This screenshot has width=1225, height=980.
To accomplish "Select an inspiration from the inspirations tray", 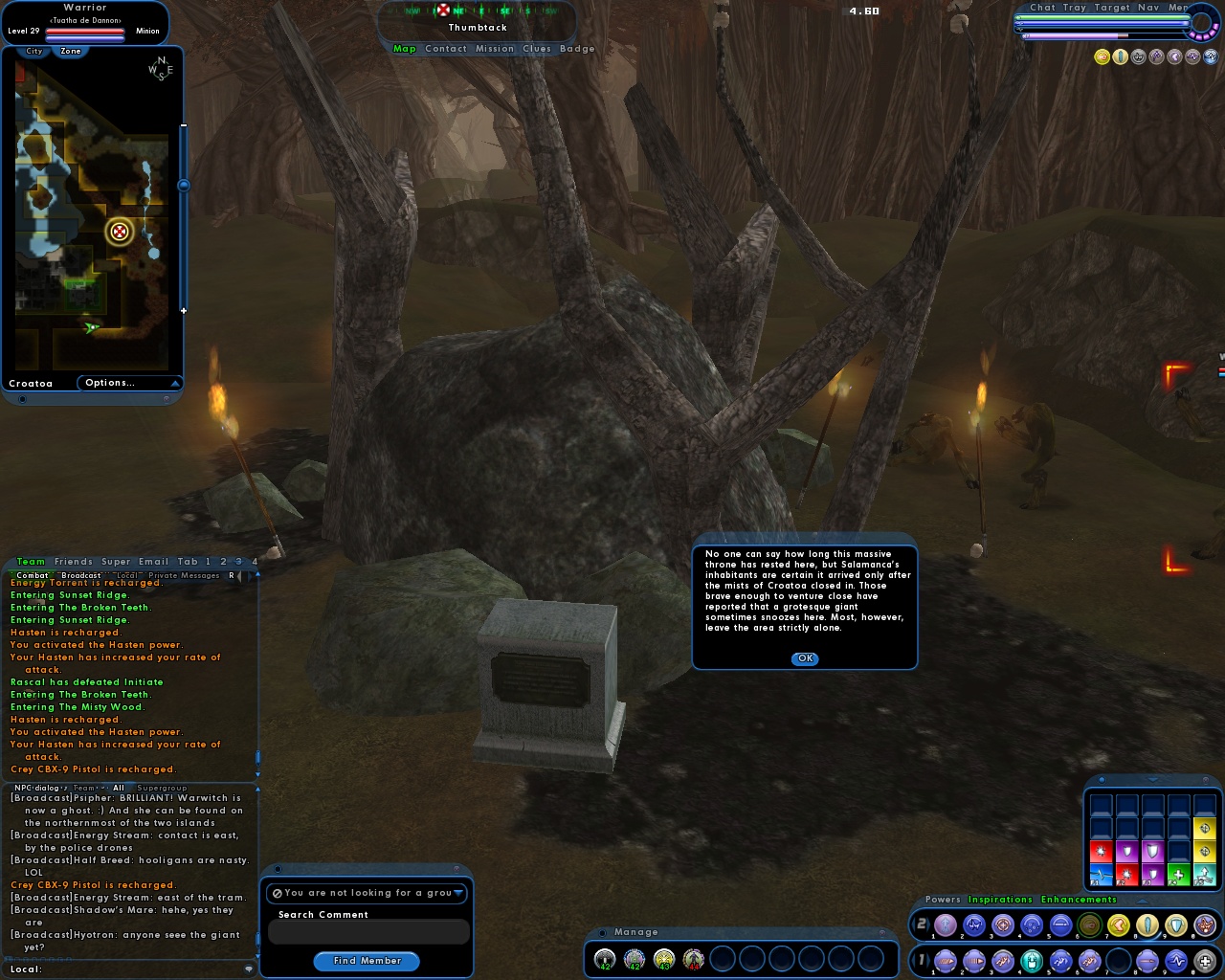I will [x=1102, y=852].
